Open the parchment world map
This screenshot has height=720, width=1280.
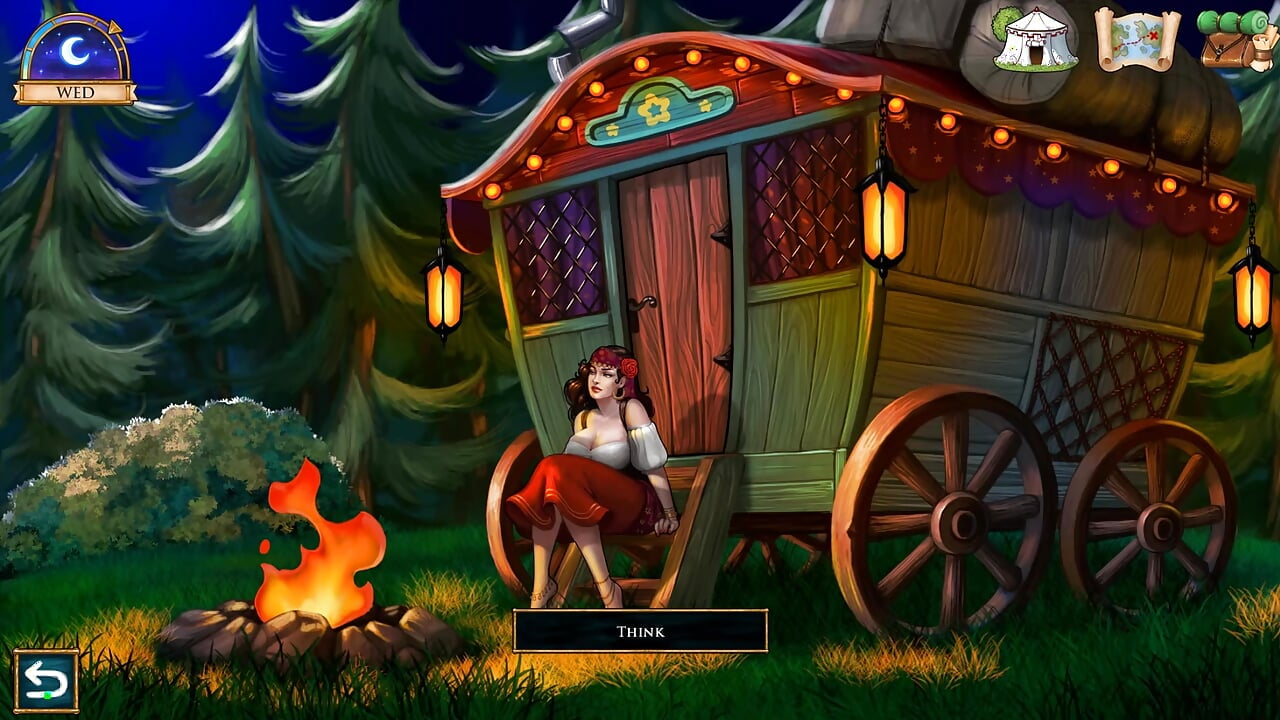coord(1137,40)
